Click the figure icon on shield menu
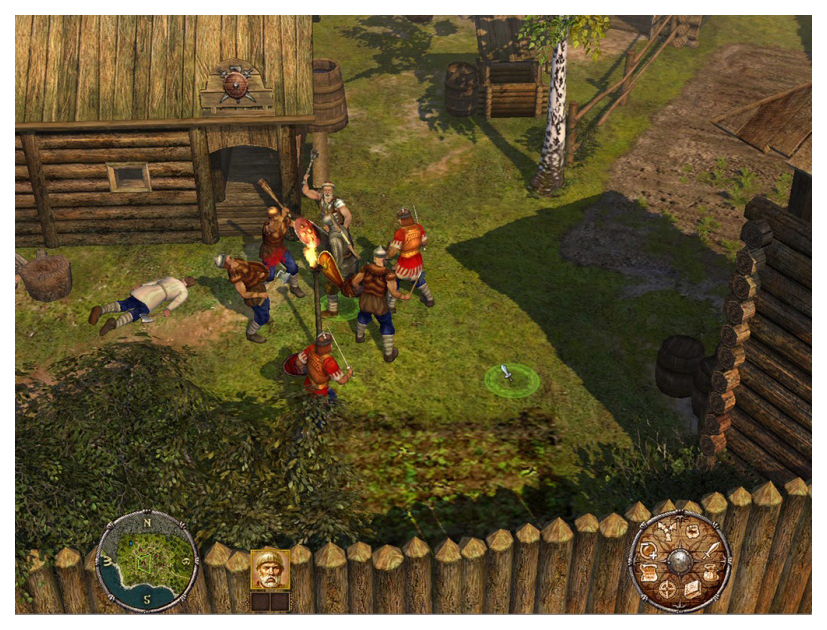827x630 pixels. pyautogui.click(x=667, y=529)
